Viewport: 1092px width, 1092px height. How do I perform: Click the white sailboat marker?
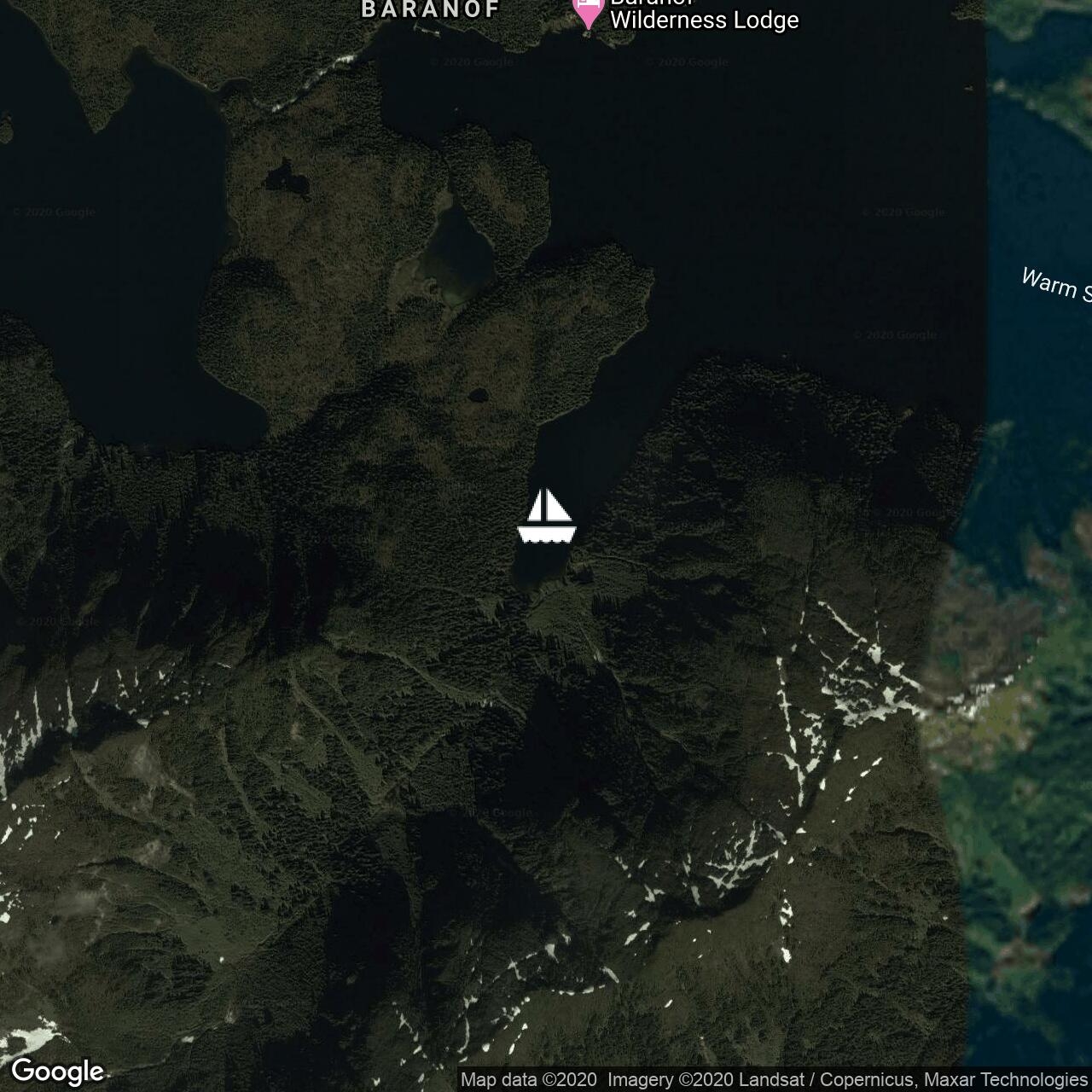(x=546, y=516)
